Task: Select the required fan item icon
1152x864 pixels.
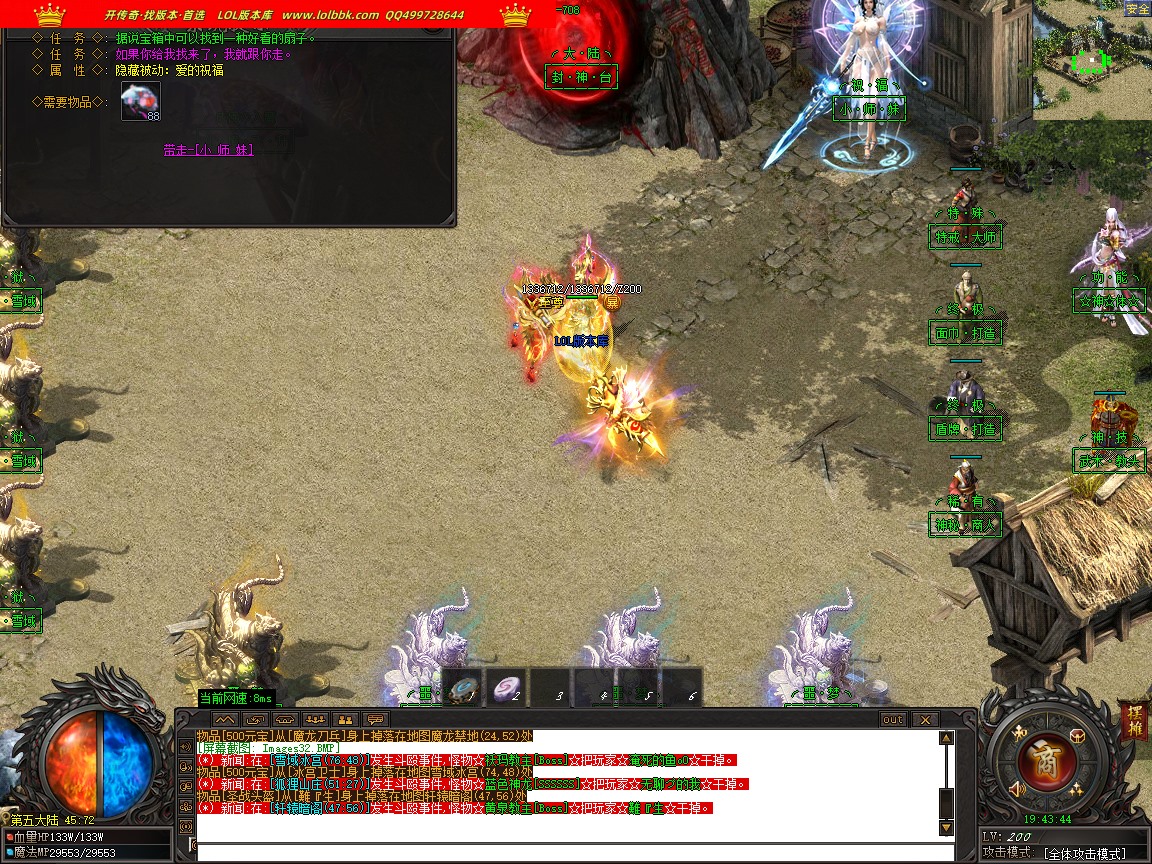Action: tap(141, 101)
